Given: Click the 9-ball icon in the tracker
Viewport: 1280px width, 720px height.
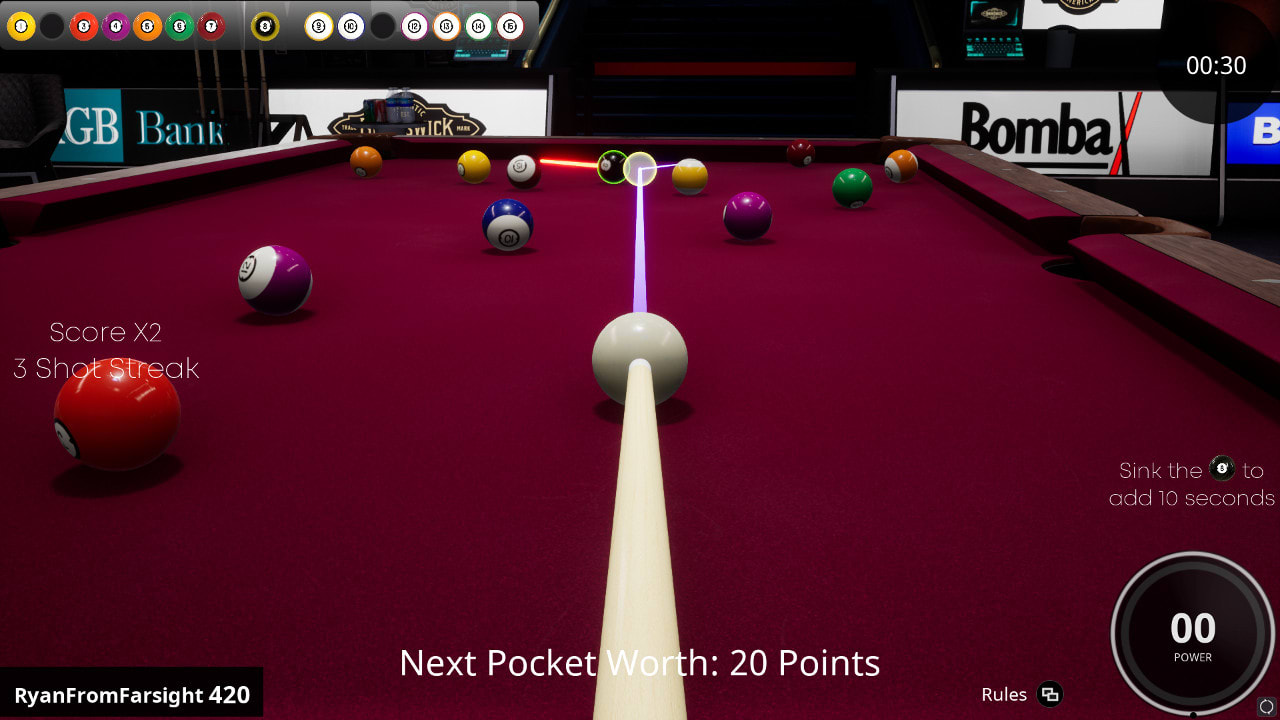Looking at the screenshot, I should (317, 27).
